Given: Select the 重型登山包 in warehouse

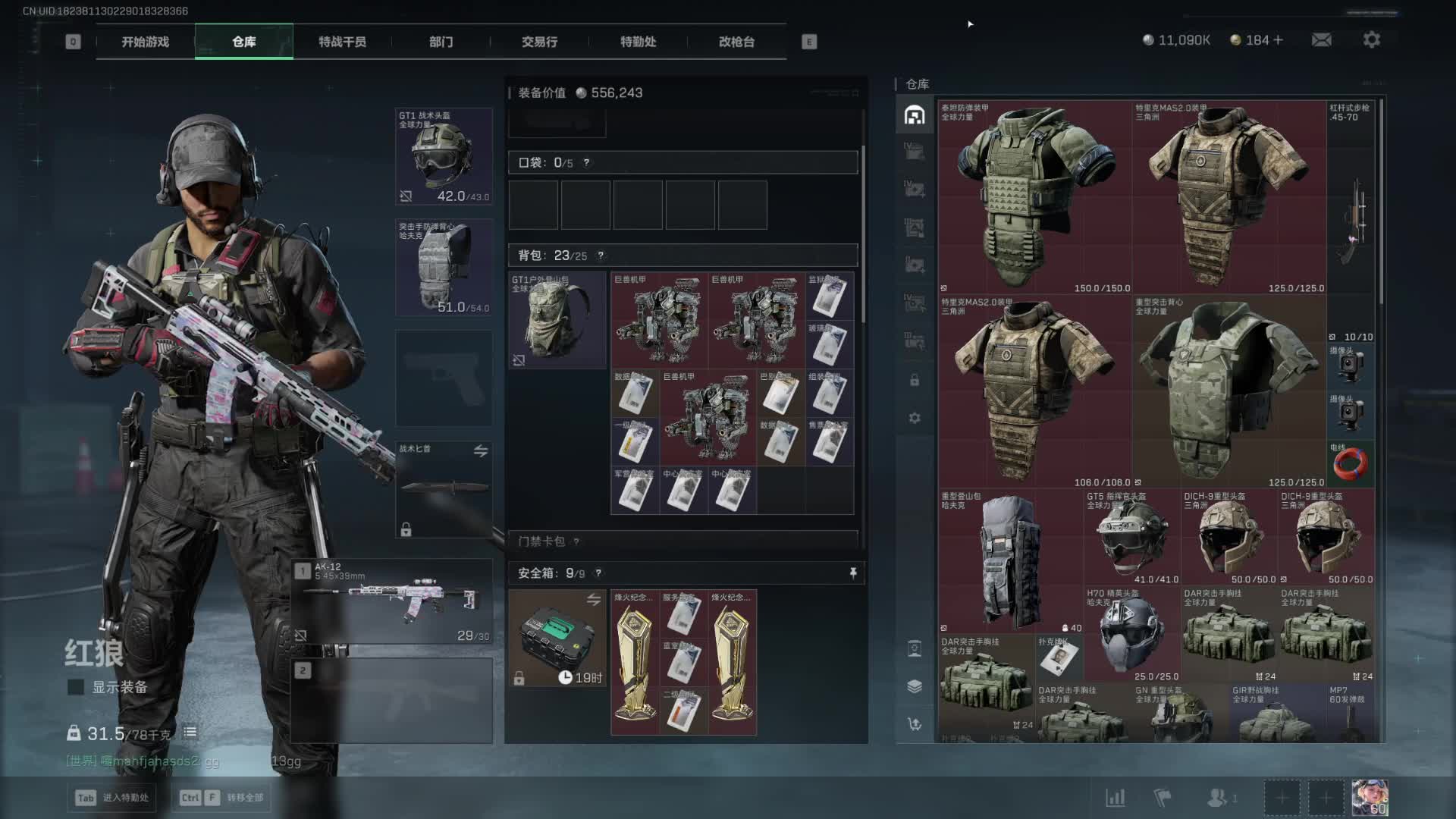Looking at the screenshot, I should [1011, 561].
